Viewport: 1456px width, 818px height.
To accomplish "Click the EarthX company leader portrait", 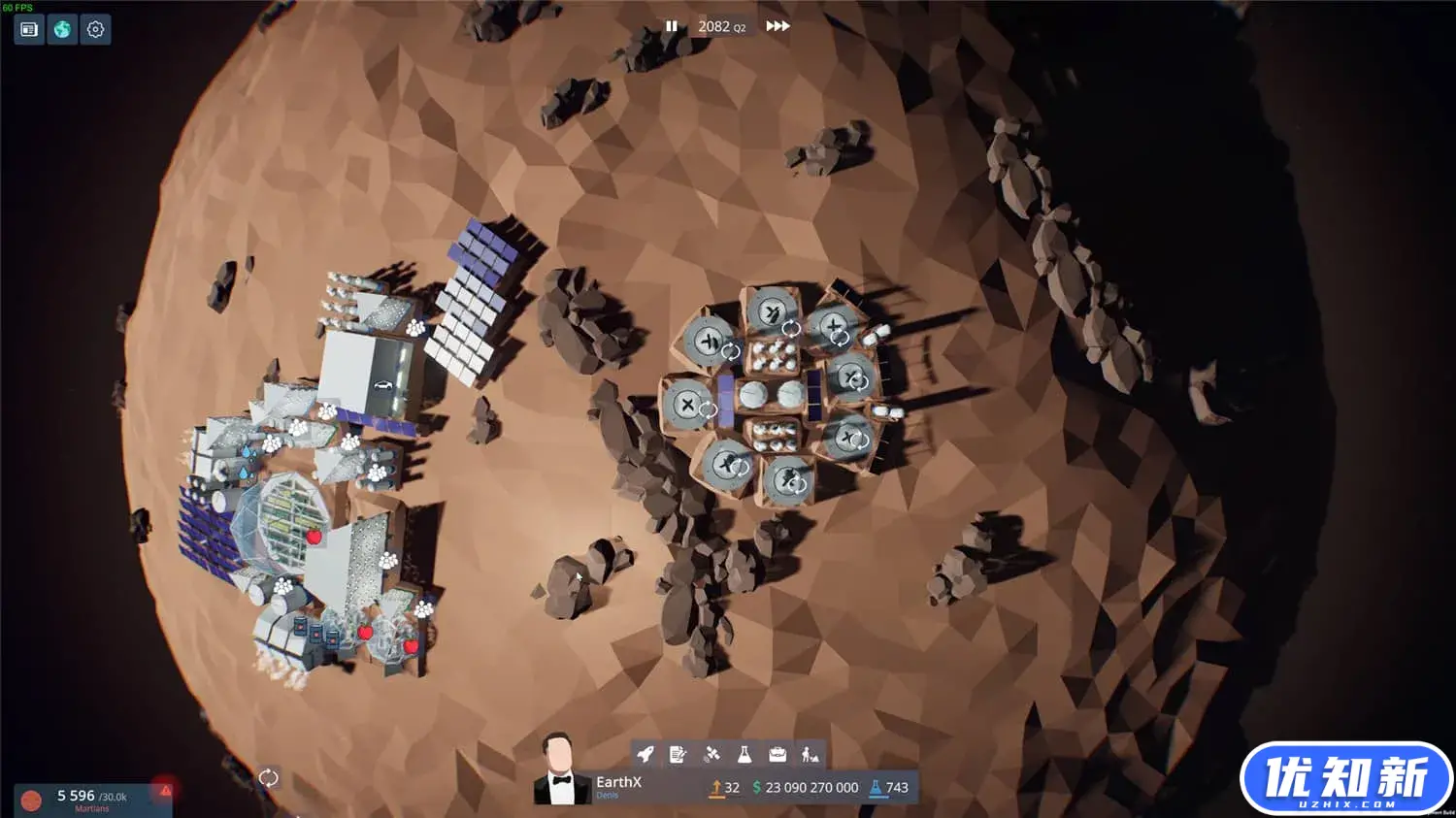I will (560, 771).
